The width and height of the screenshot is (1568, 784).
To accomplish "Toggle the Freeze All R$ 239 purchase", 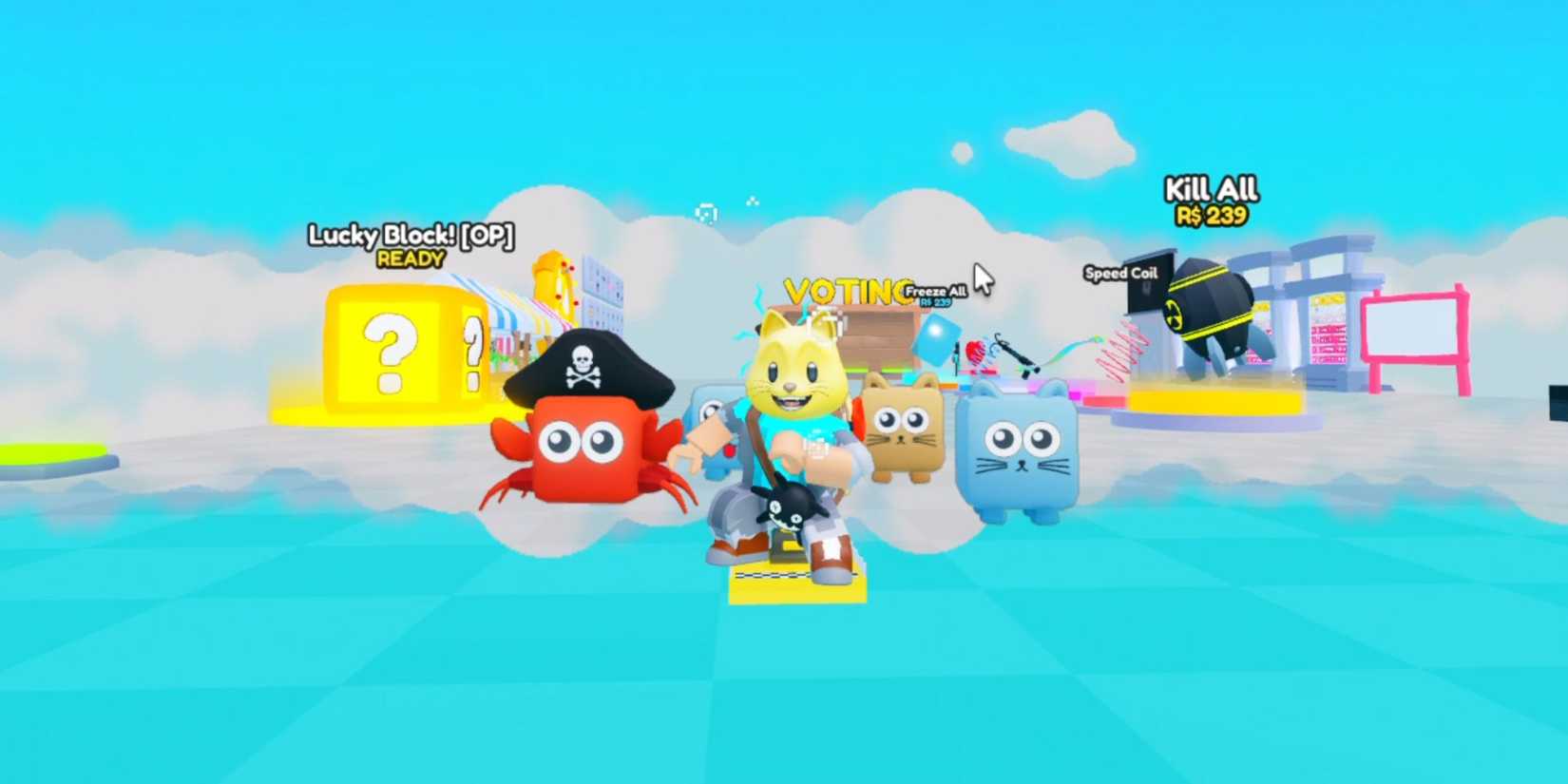I will click(934, 290).
